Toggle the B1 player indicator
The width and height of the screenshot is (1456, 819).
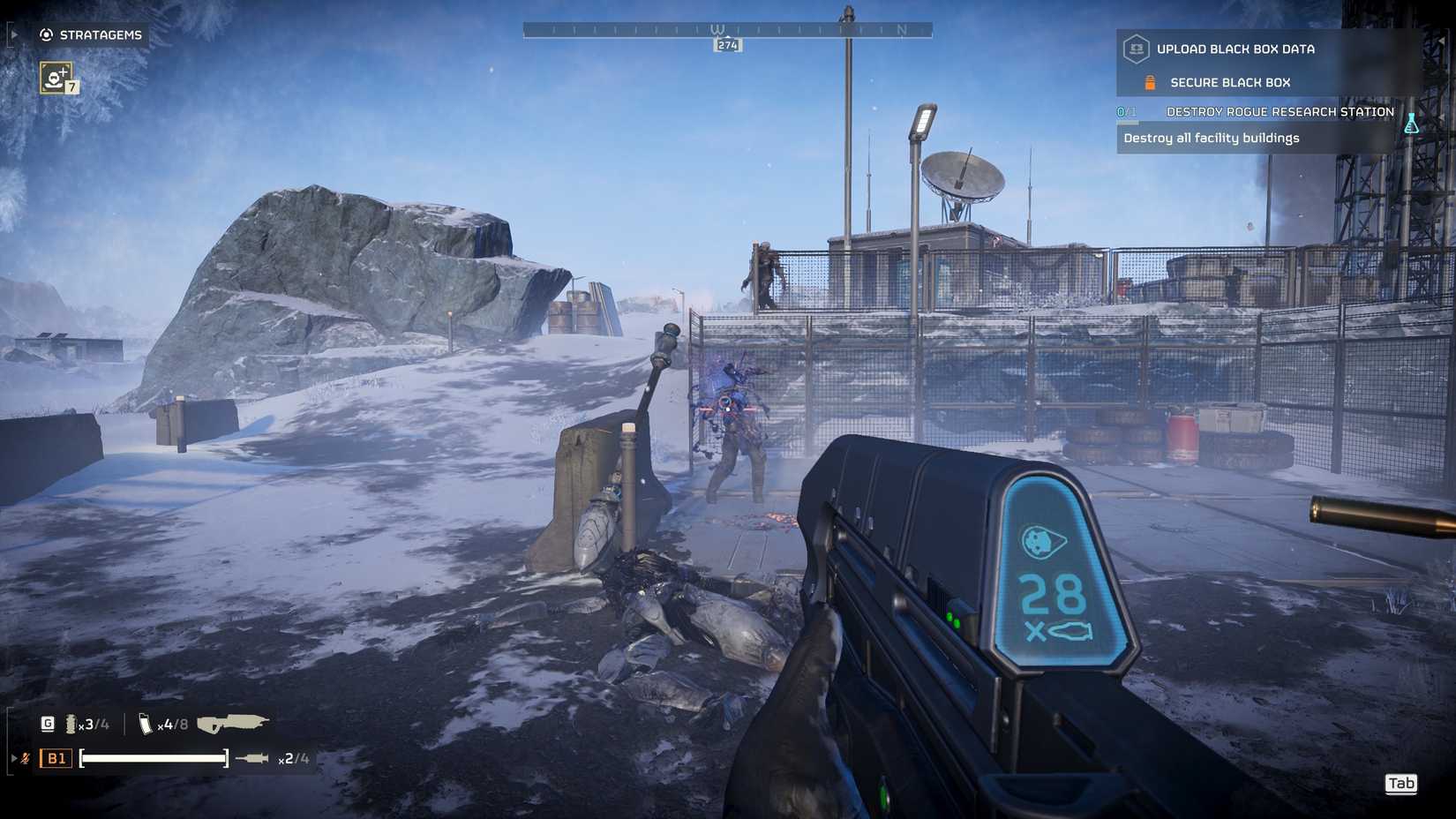point(55,758)
